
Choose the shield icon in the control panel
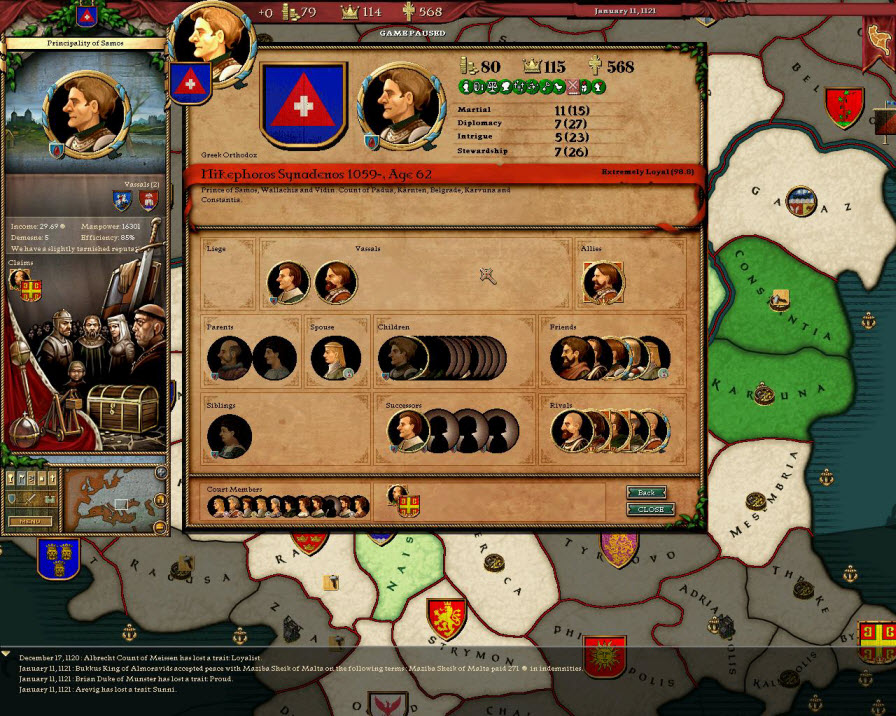(13, 497)
